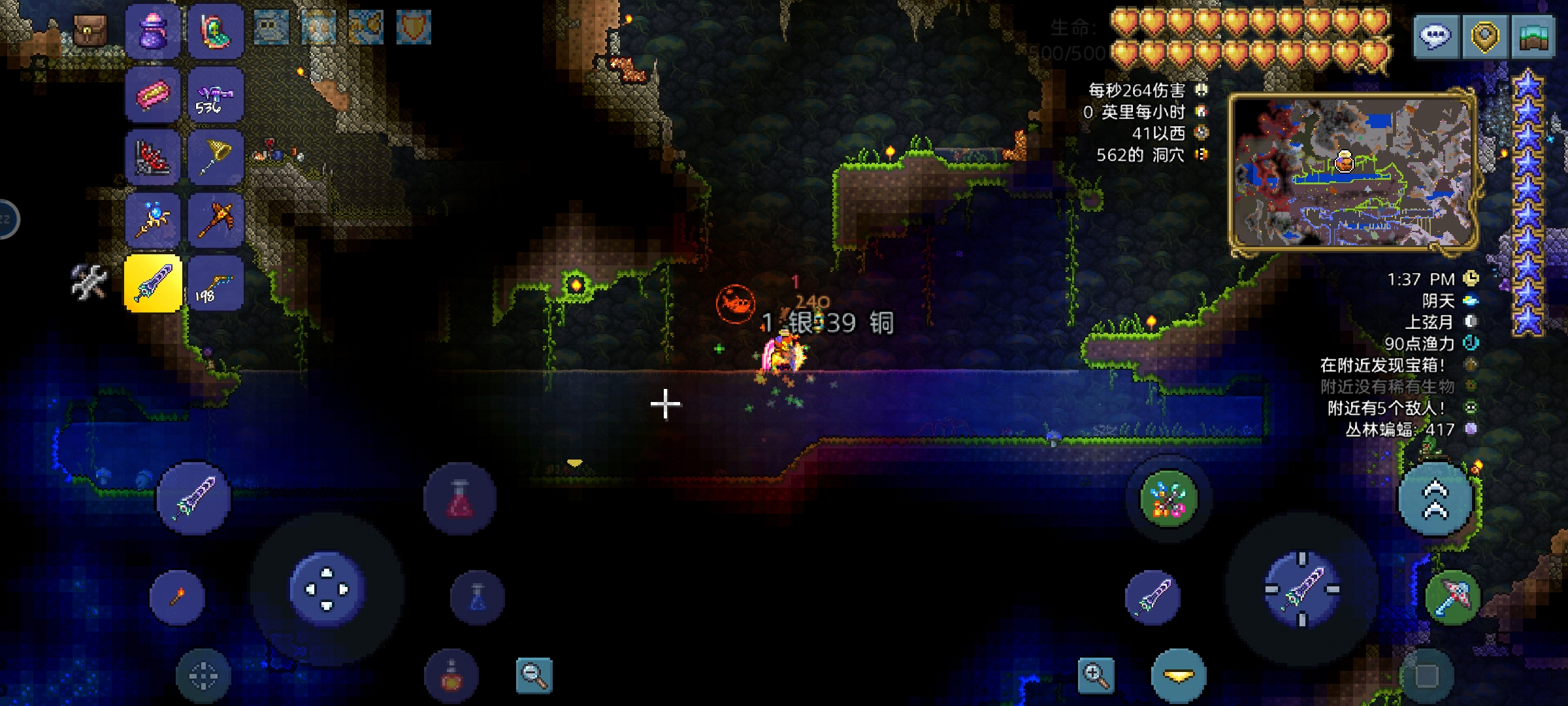1568x706 pixels.
Task: Fire the grappling hook button
Action: (x=1168, y=499)
